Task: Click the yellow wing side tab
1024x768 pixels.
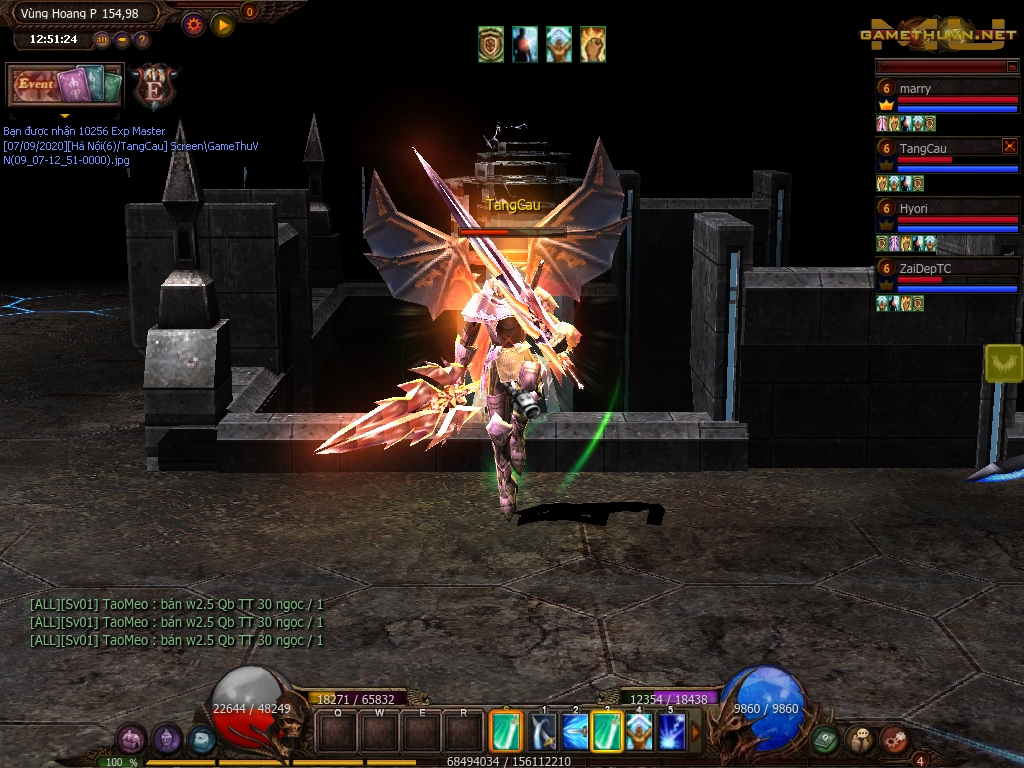Action: click(x=1004, y=363)
